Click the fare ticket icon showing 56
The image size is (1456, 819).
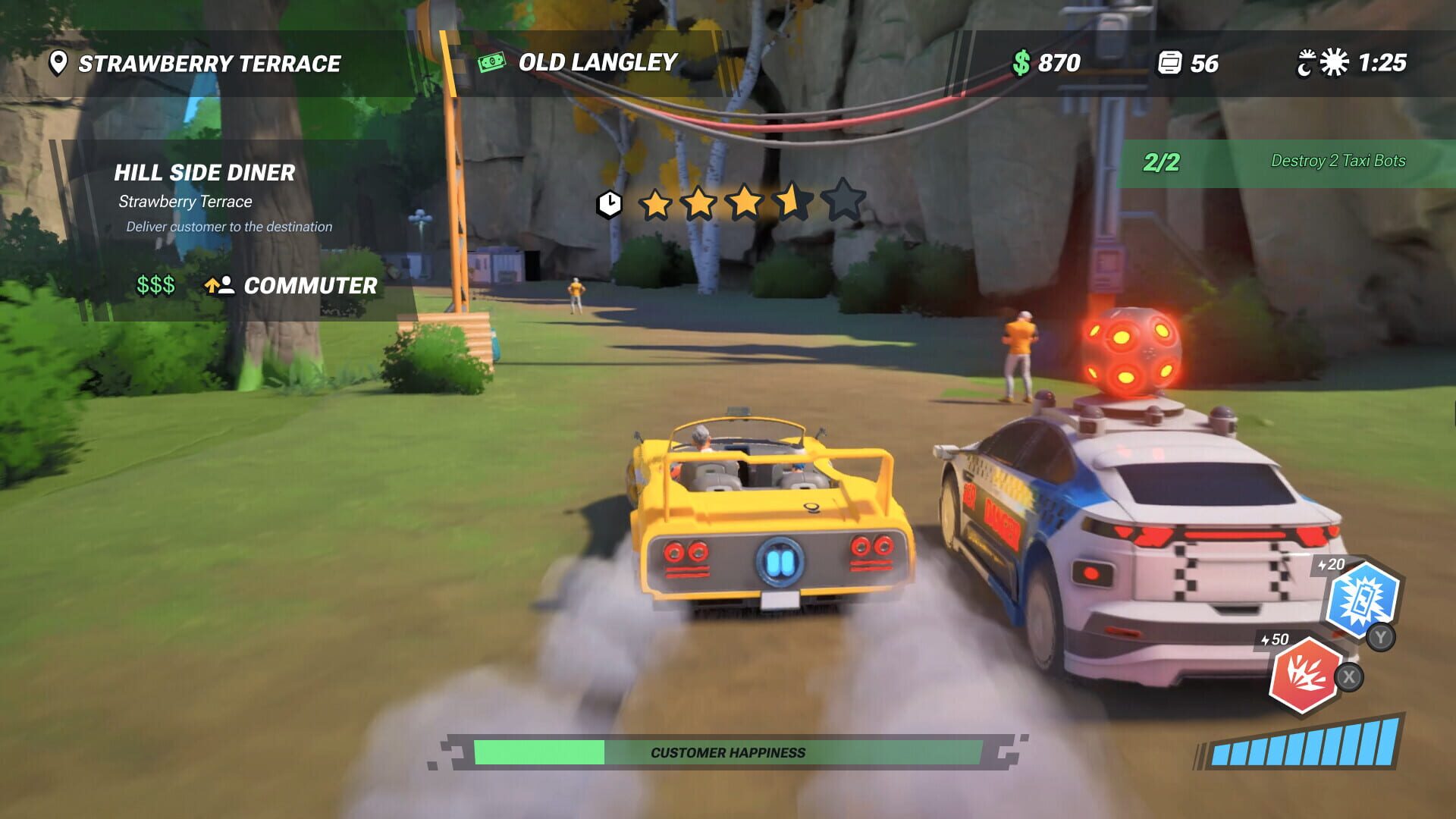coord(1169,64)
